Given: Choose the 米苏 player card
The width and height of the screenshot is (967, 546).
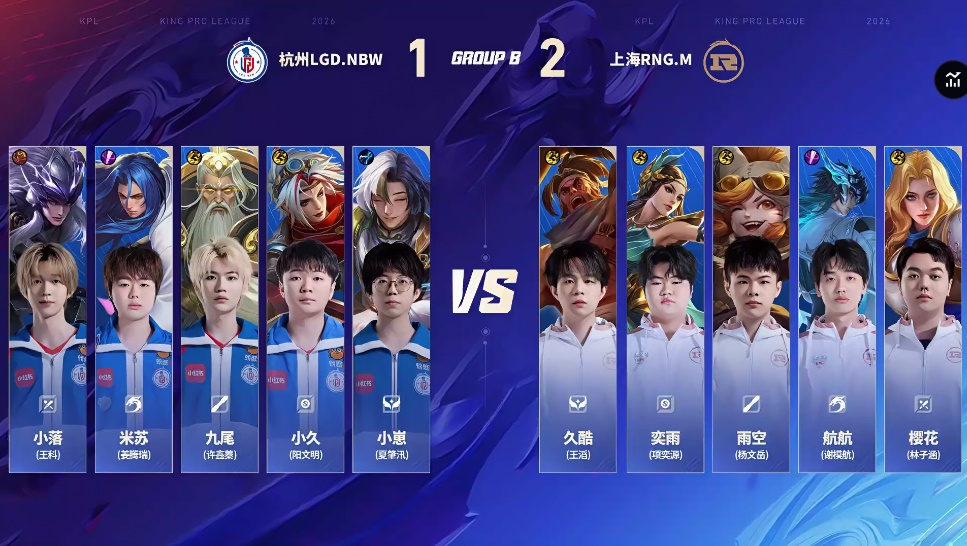Looking at the screenshot, I should click(134, 309).
